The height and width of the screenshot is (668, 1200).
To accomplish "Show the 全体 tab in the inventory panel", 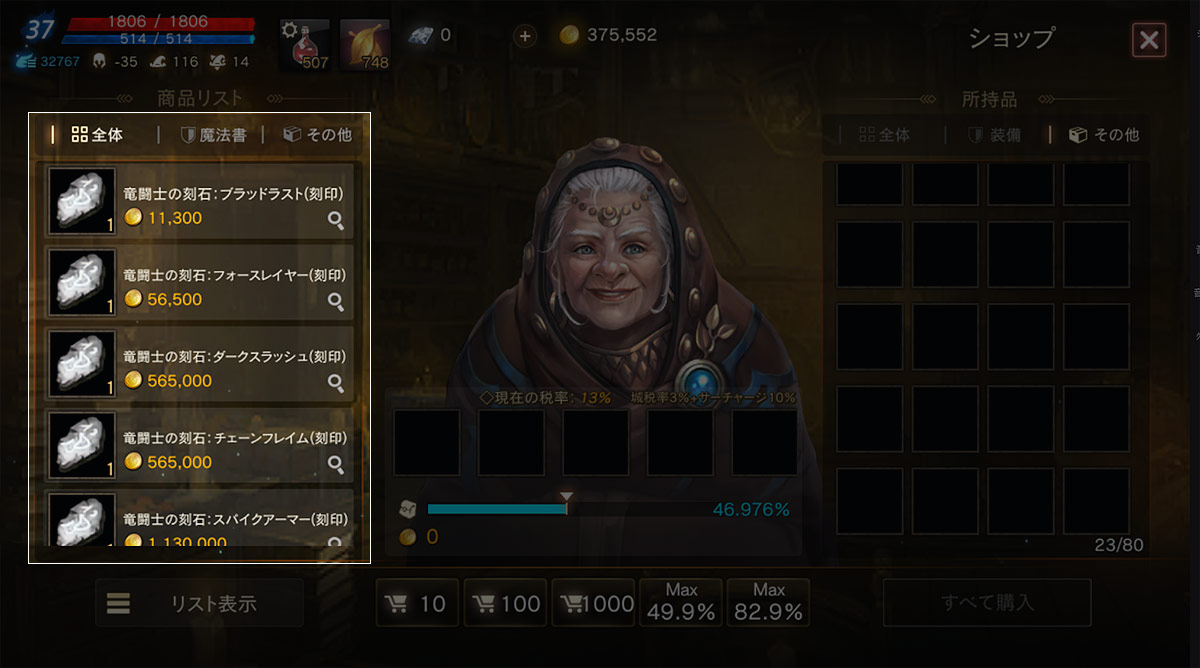I will tap(885, 135).
